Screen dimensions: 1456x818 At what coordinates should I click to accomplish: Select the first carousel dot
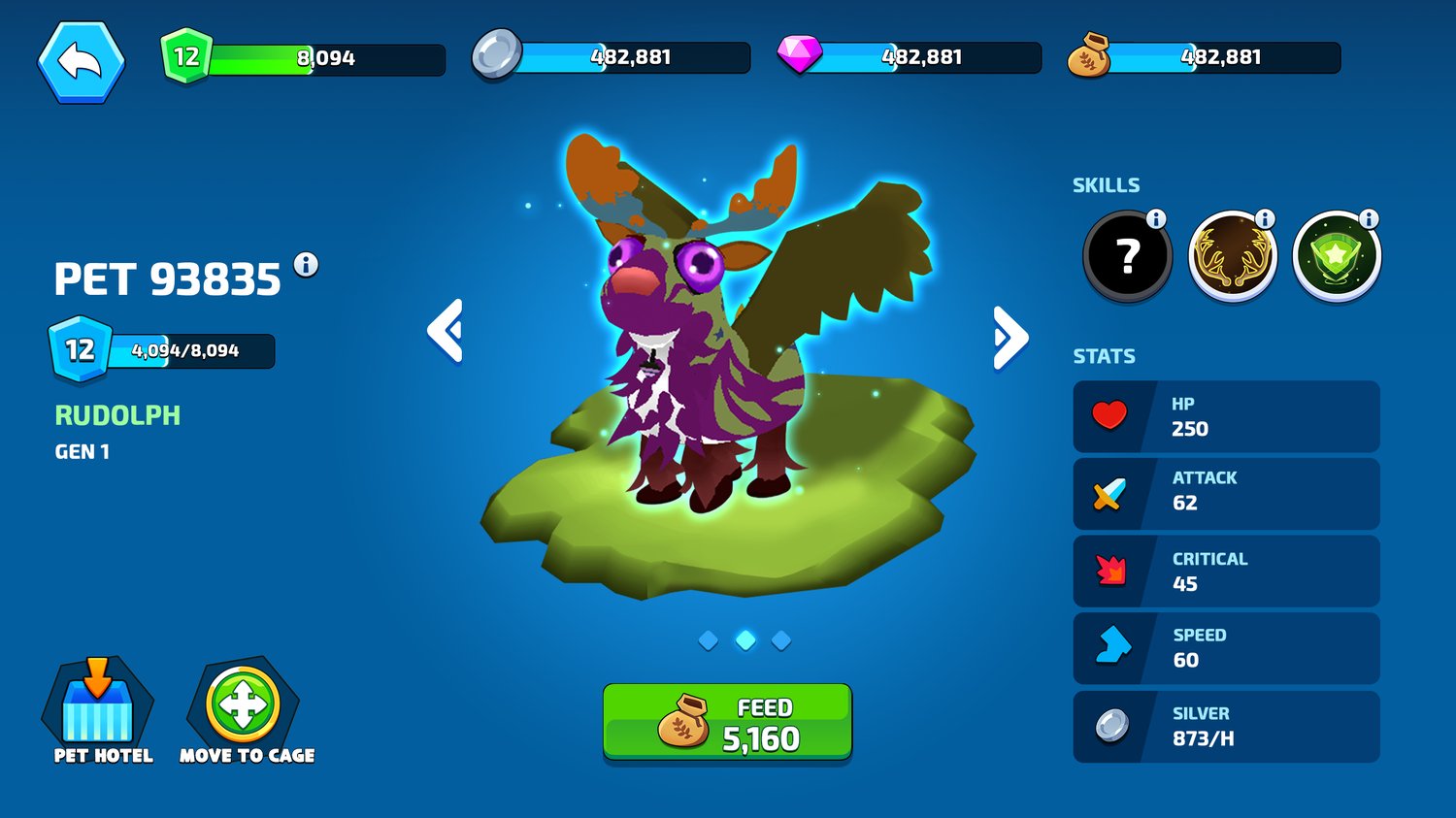tap(709, 639)
